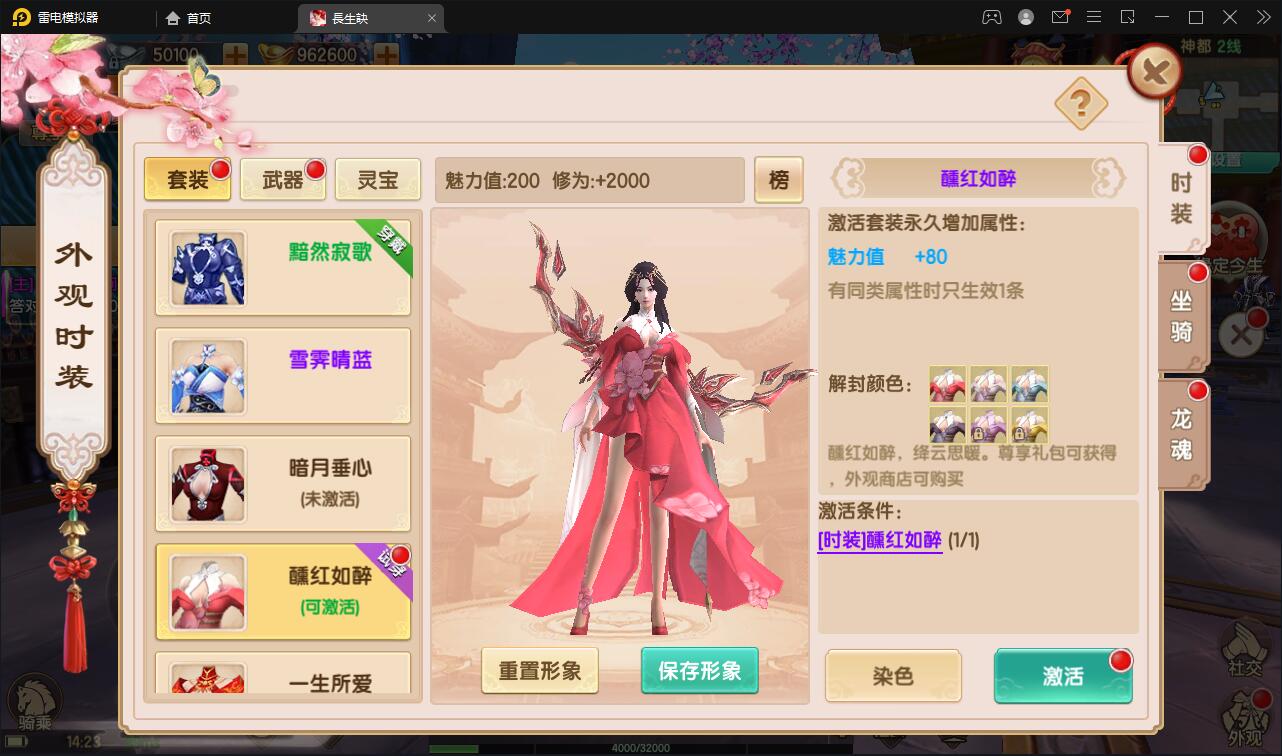The height and width of the screenshot is (756, 1282).
Task: Switch to the 灵宝 tab
Action: coord(378,180)
